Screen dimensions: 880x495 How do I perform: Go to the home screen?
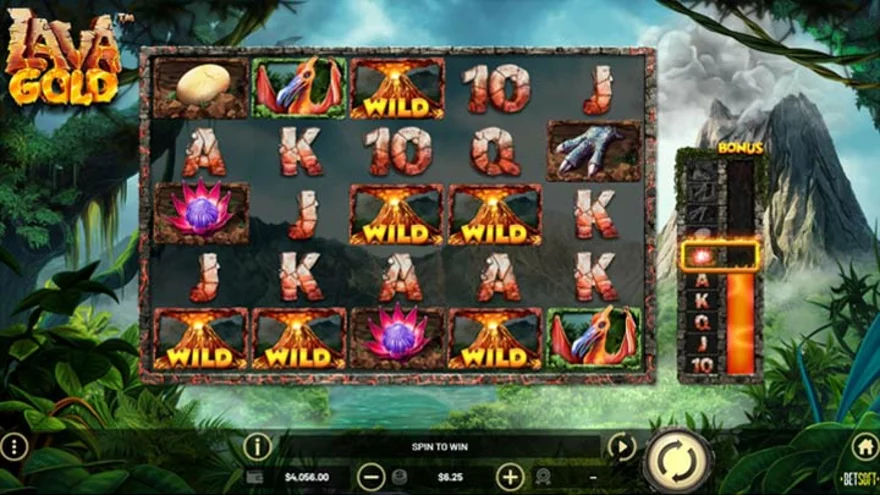864,446
